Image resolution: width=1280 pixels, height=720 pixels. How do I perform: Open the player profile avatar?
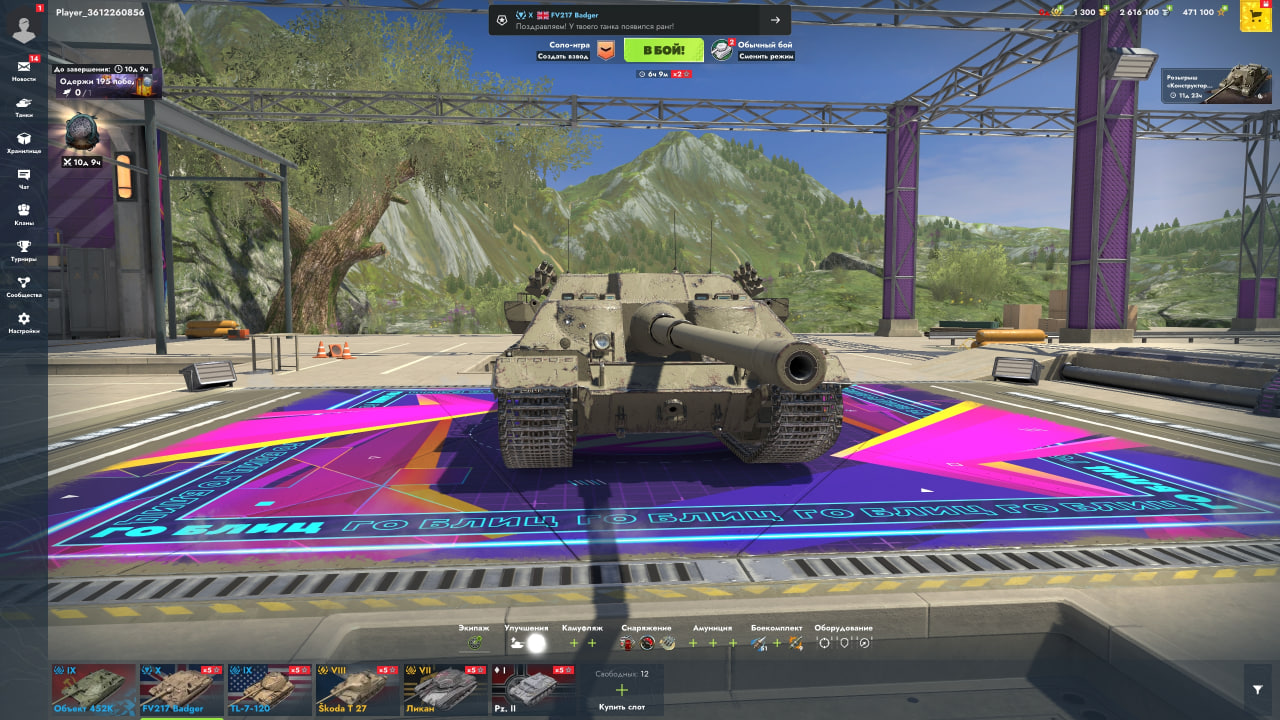point(24,24)
